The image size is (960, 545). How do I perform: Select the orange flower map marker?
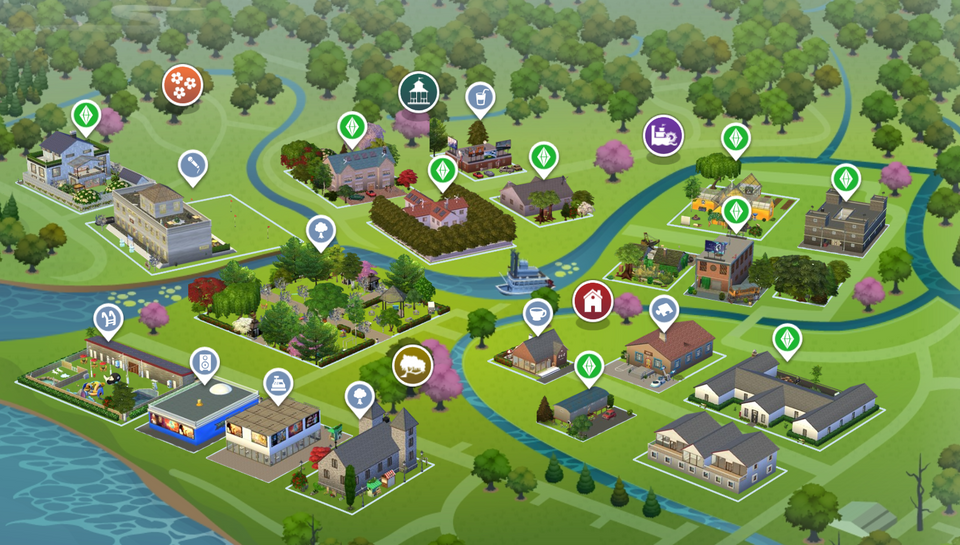[x=182, y=84]
